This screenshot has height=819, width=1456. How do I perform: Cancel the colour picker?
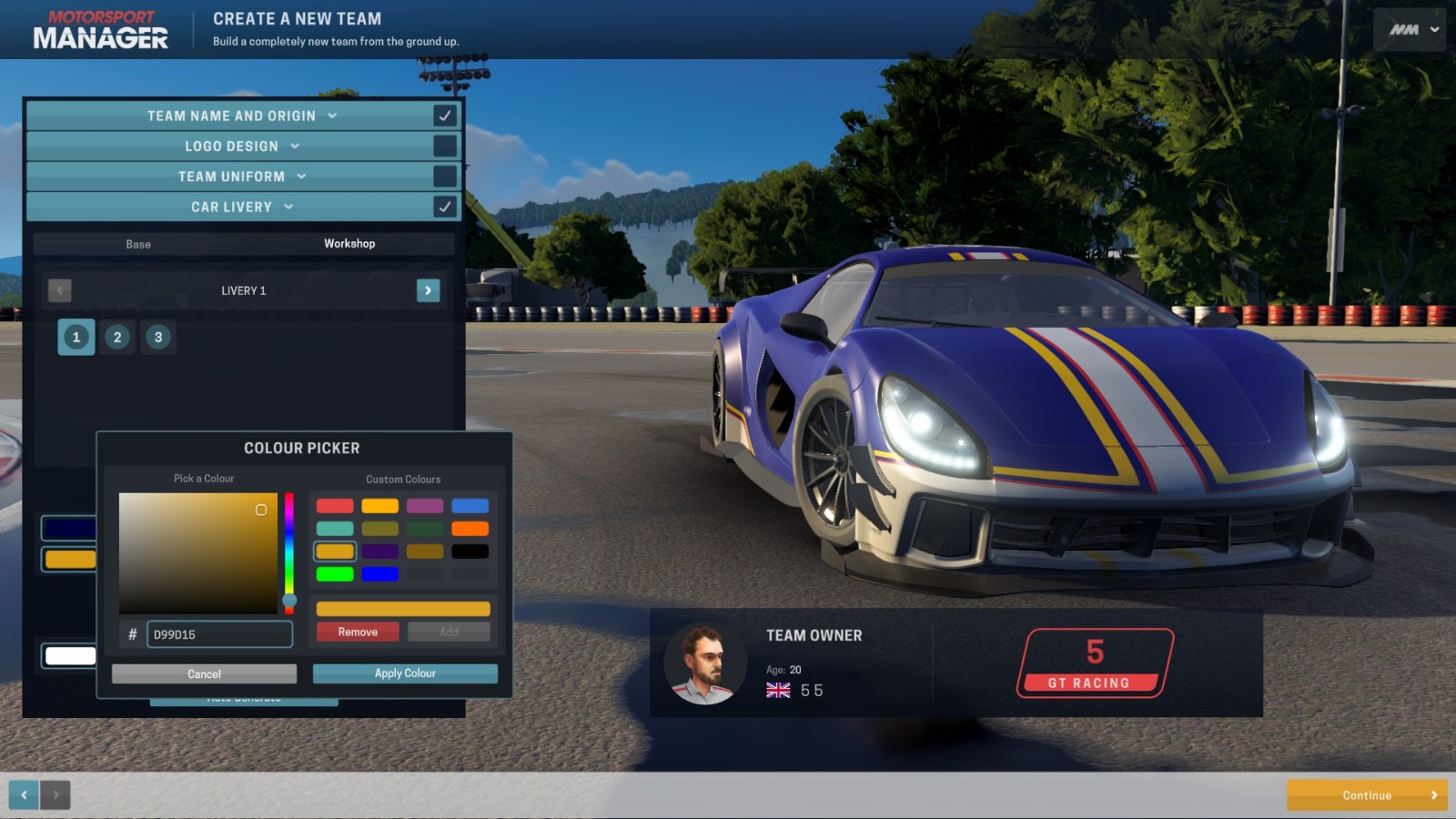click(x=204, y=673)
